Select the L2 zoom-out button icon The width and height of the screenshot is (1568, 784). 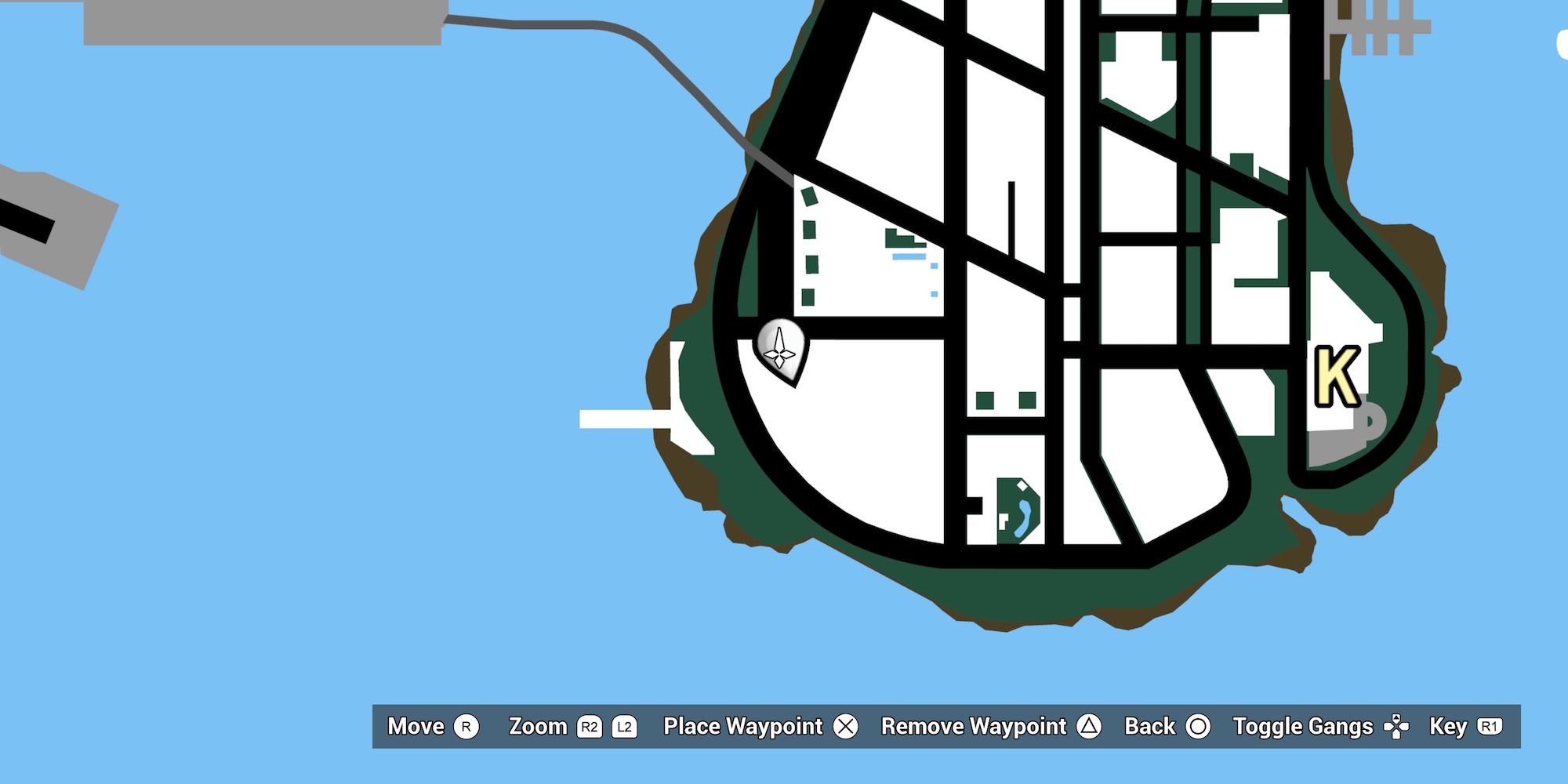coord(626,727)
